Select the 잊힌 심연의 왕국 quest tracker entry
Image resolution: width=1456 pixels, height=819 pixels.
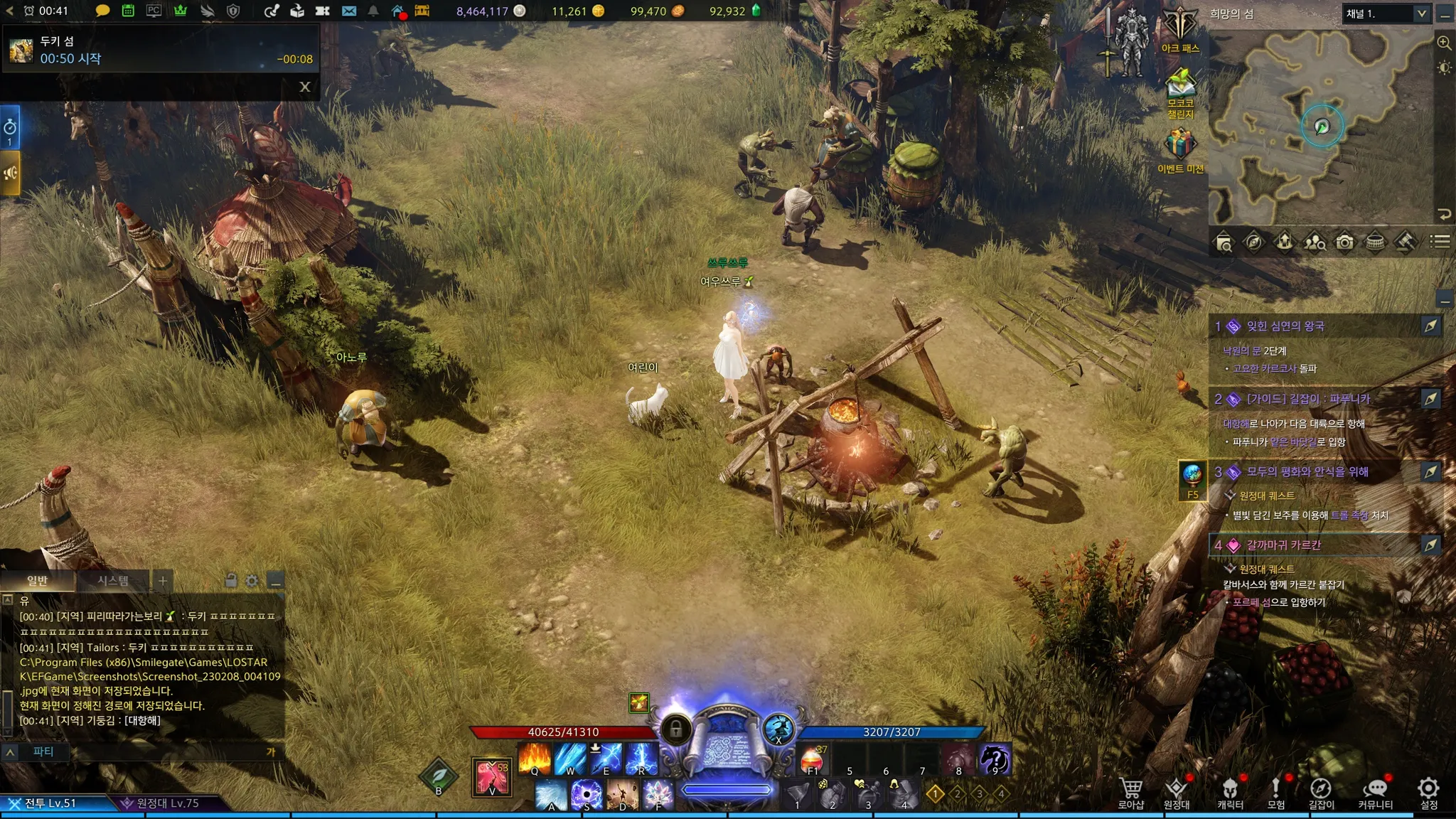pyautogui.click(x=1285, y=326)
